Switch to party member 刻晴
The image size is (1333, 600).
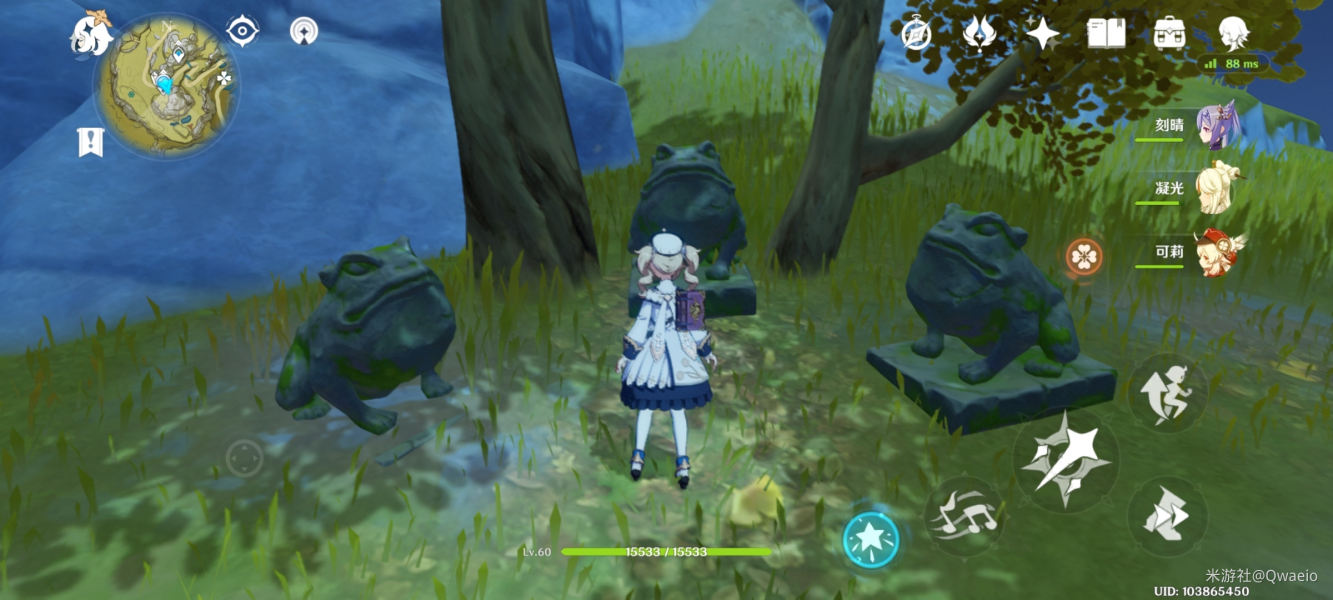point(1214,128)
